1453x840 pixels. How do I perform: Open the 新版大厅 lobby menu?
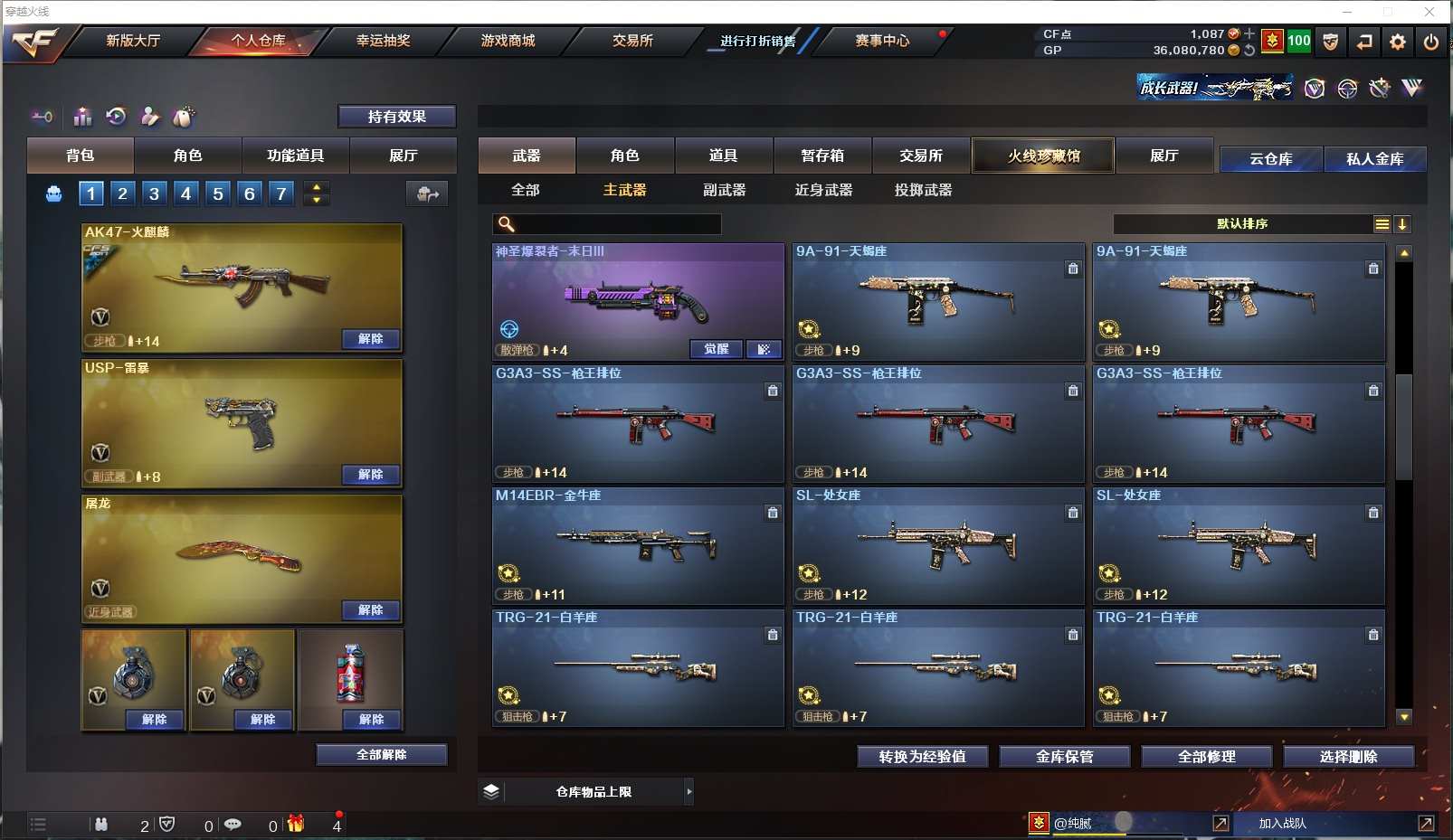133,41
